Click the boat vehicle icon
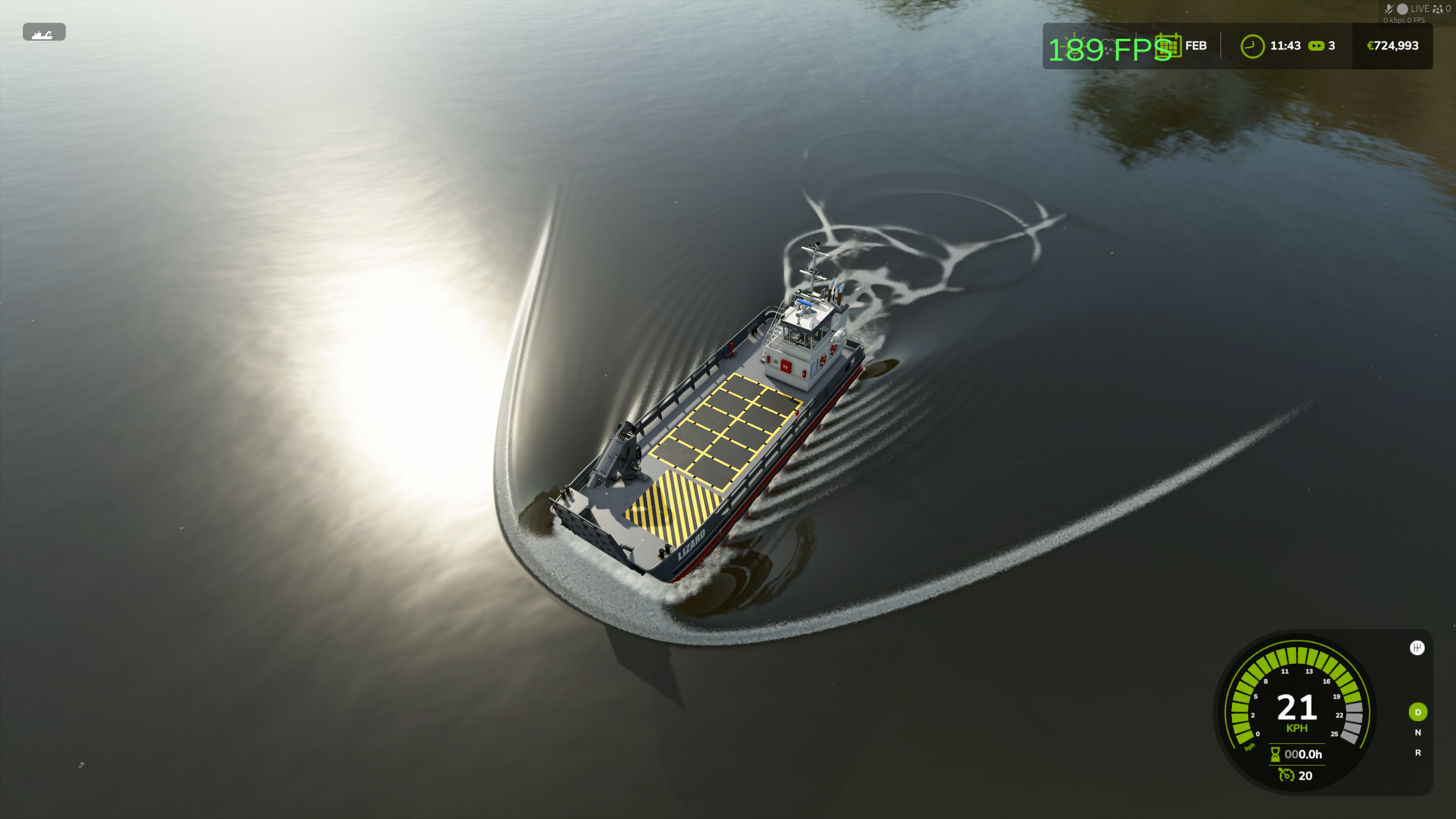 pyautogui.click(x=43, y=33)
